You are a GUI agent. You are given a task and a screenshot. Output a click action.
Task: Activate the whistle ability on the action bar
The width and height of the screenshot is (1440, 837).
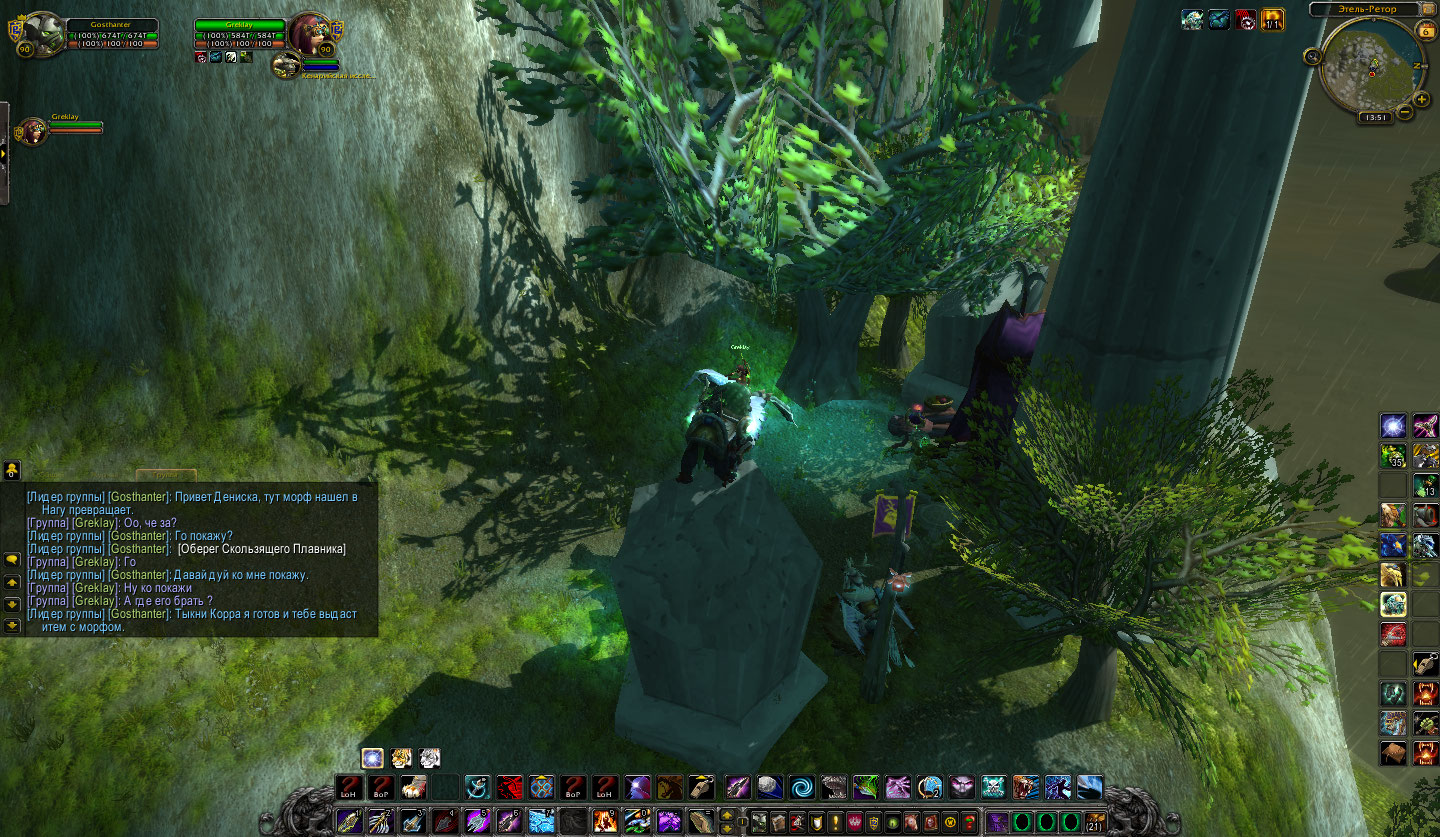[703, 787]
